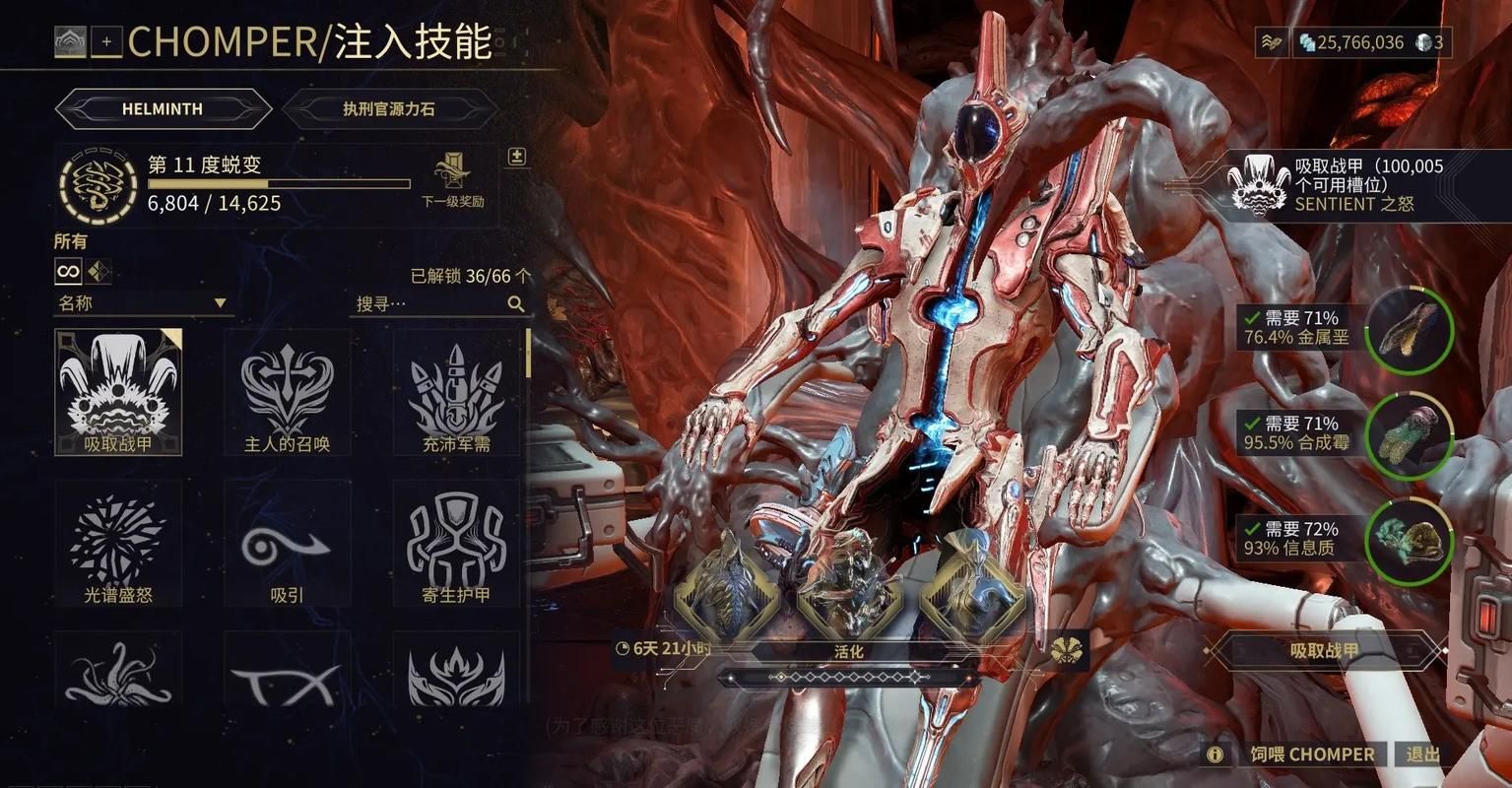This screenshot has width=1512, height=788.
Task: Select the 光谱盛怒 ability icon
Action: tap(118, 544)
